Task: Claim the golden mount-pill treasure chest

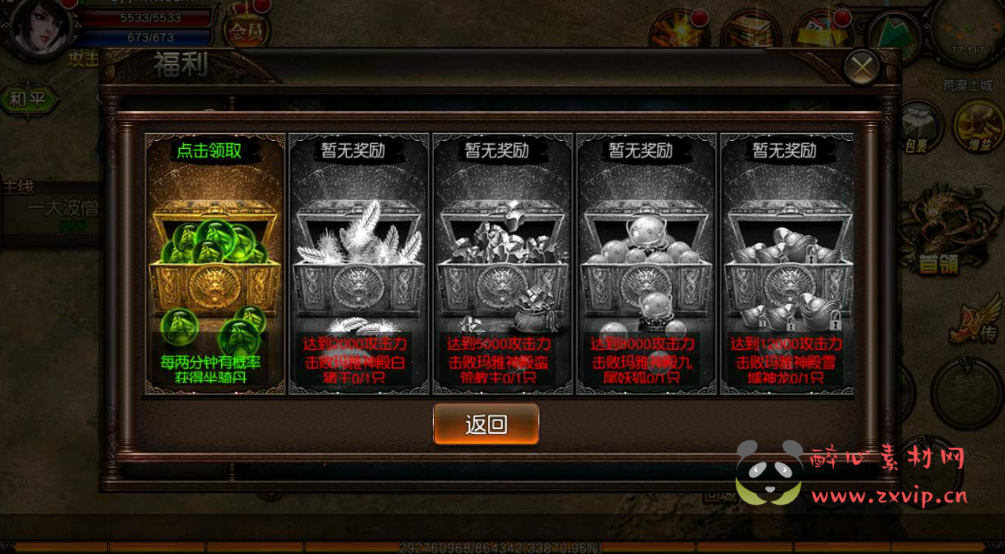Action: point(214,264)
